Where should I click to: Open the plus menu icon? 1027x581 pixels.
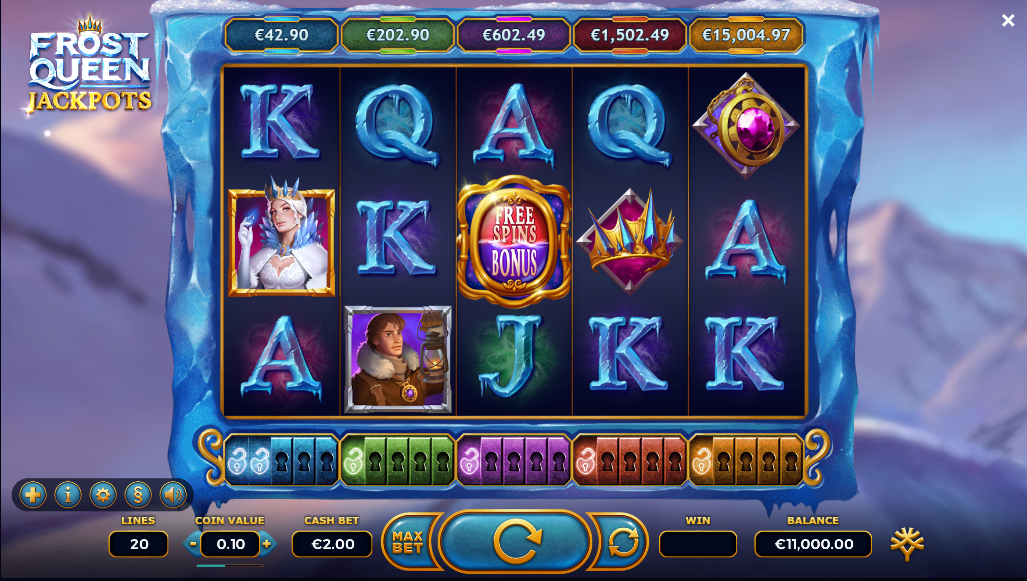(x=32, y=494)
